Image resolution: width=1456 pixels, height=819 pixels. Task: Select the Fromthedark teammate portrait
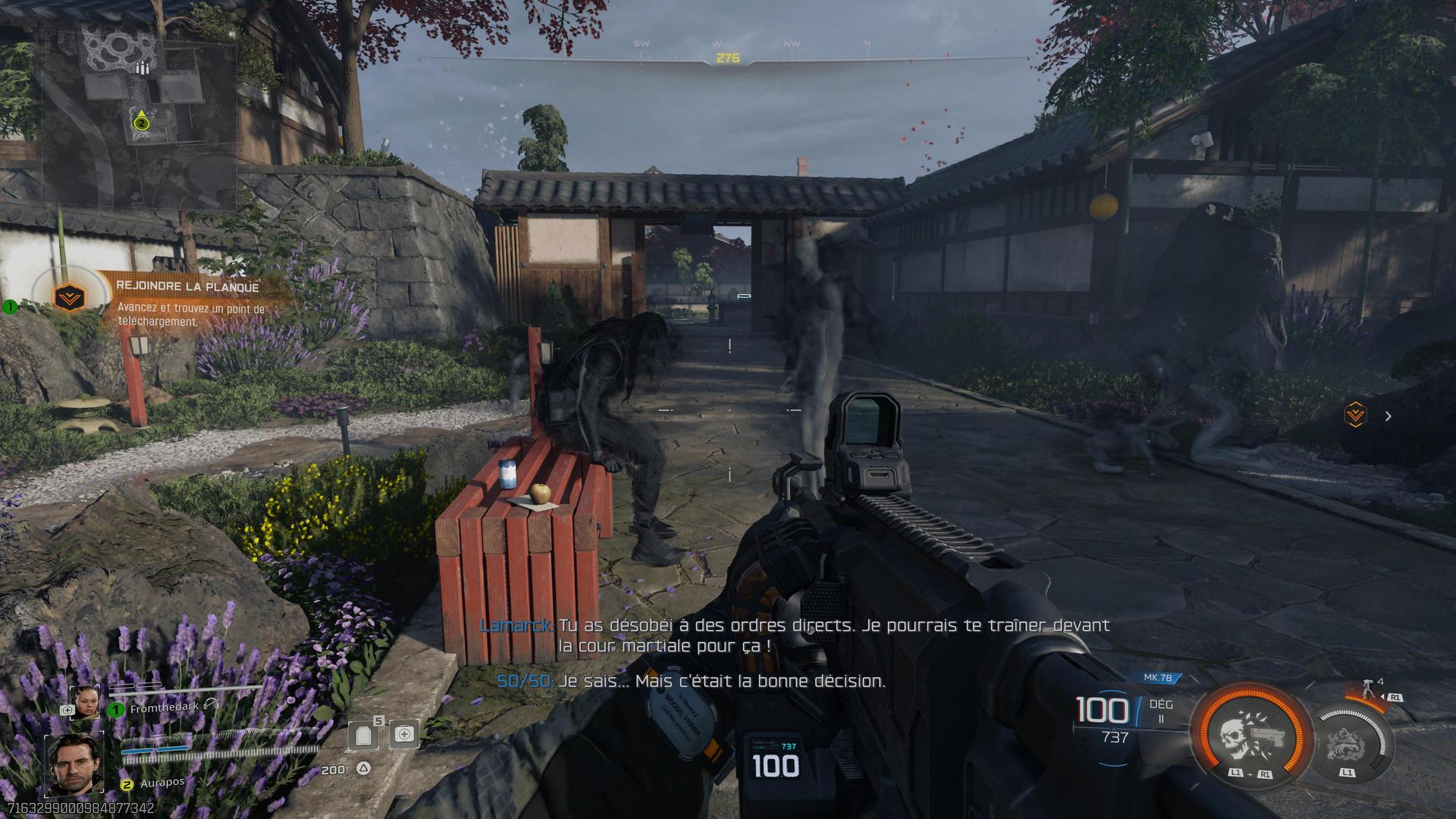click(85, 702)
